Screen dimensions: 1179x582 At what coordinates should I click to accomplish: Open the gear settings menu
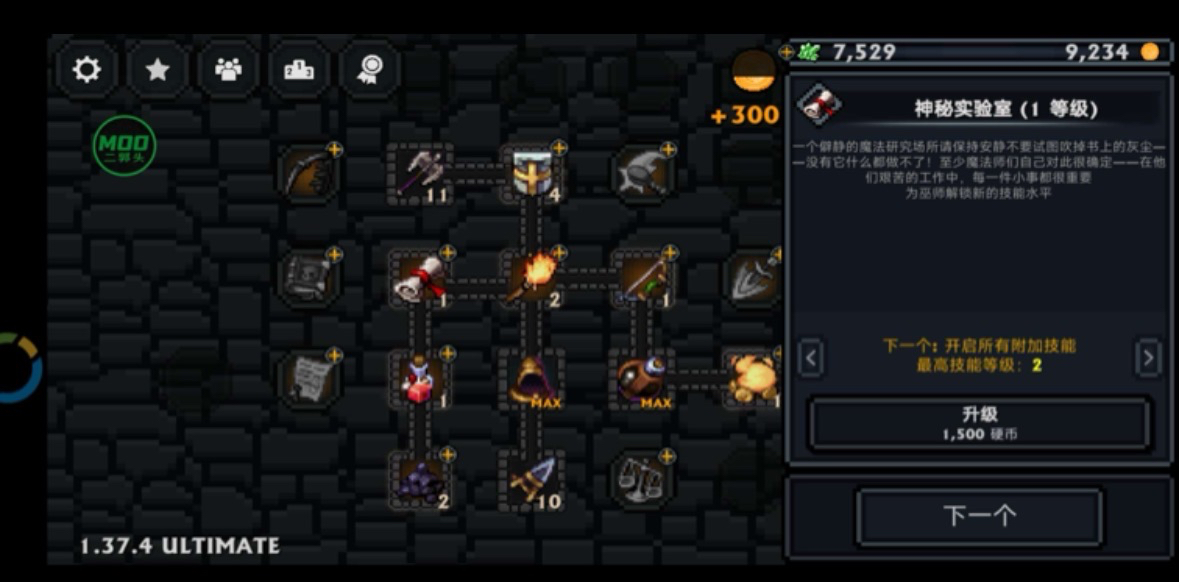tap(87, 69)
